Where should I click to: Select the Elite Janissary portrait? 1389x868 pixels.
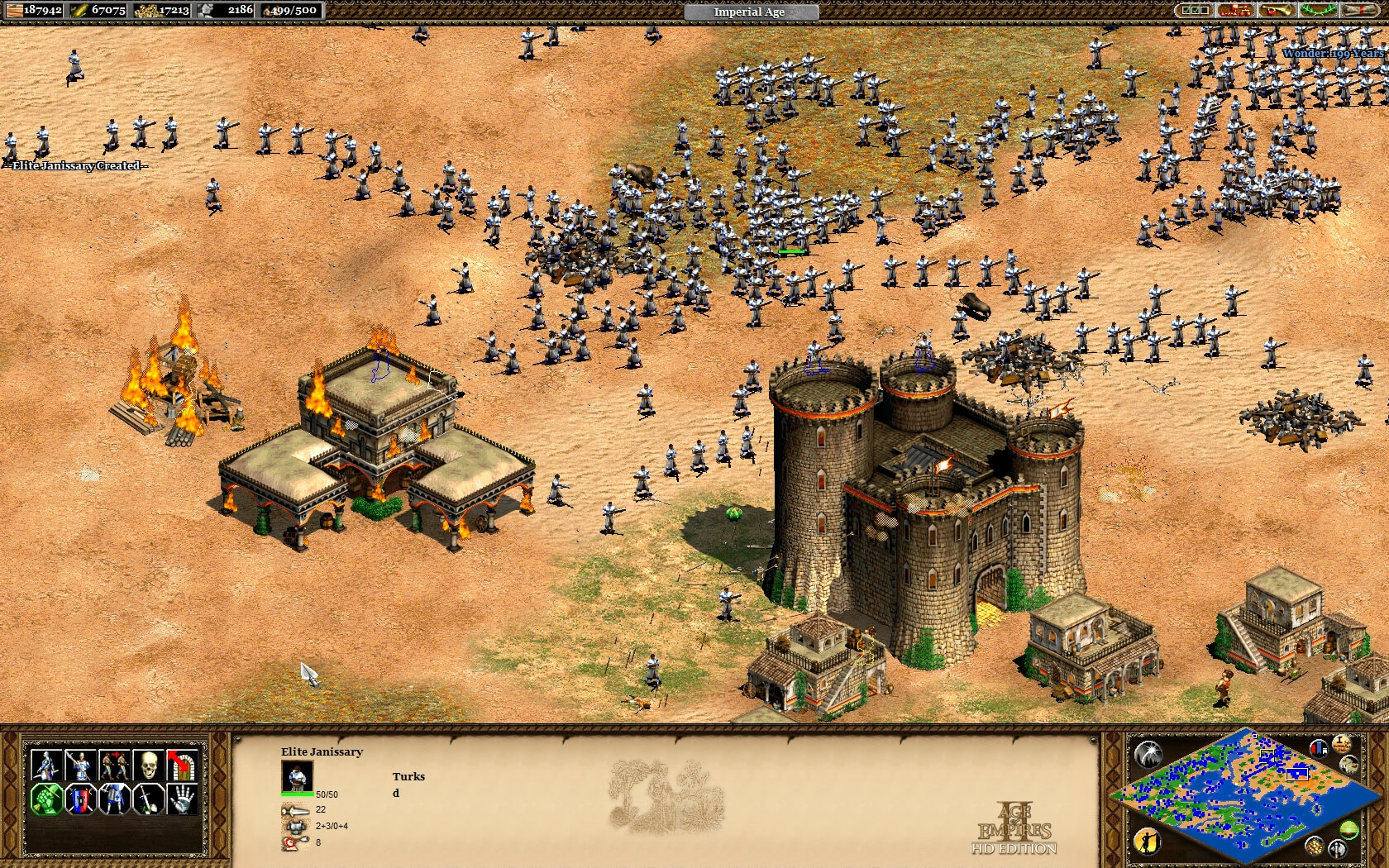(297, 776)
